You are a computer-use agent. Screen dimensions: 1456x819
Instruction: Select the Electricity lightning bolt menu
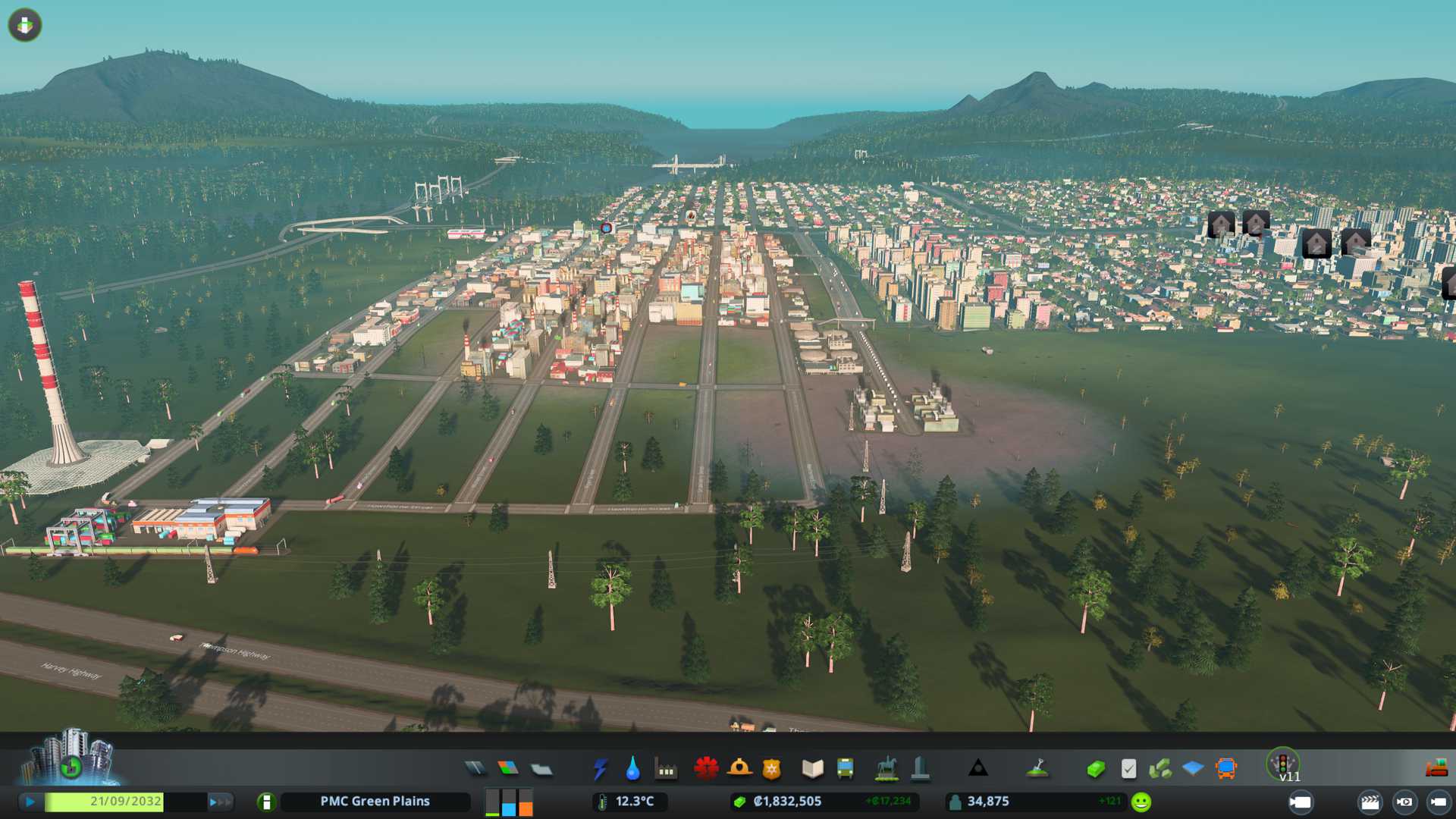click(600, 769)
